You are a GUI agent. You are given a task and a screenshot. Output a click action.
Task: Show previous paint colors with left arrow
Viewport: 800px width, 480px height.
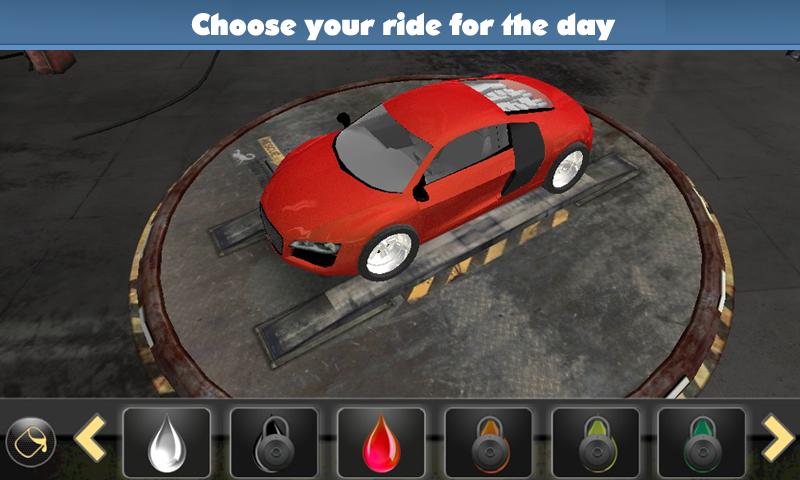tap(90, 440)
